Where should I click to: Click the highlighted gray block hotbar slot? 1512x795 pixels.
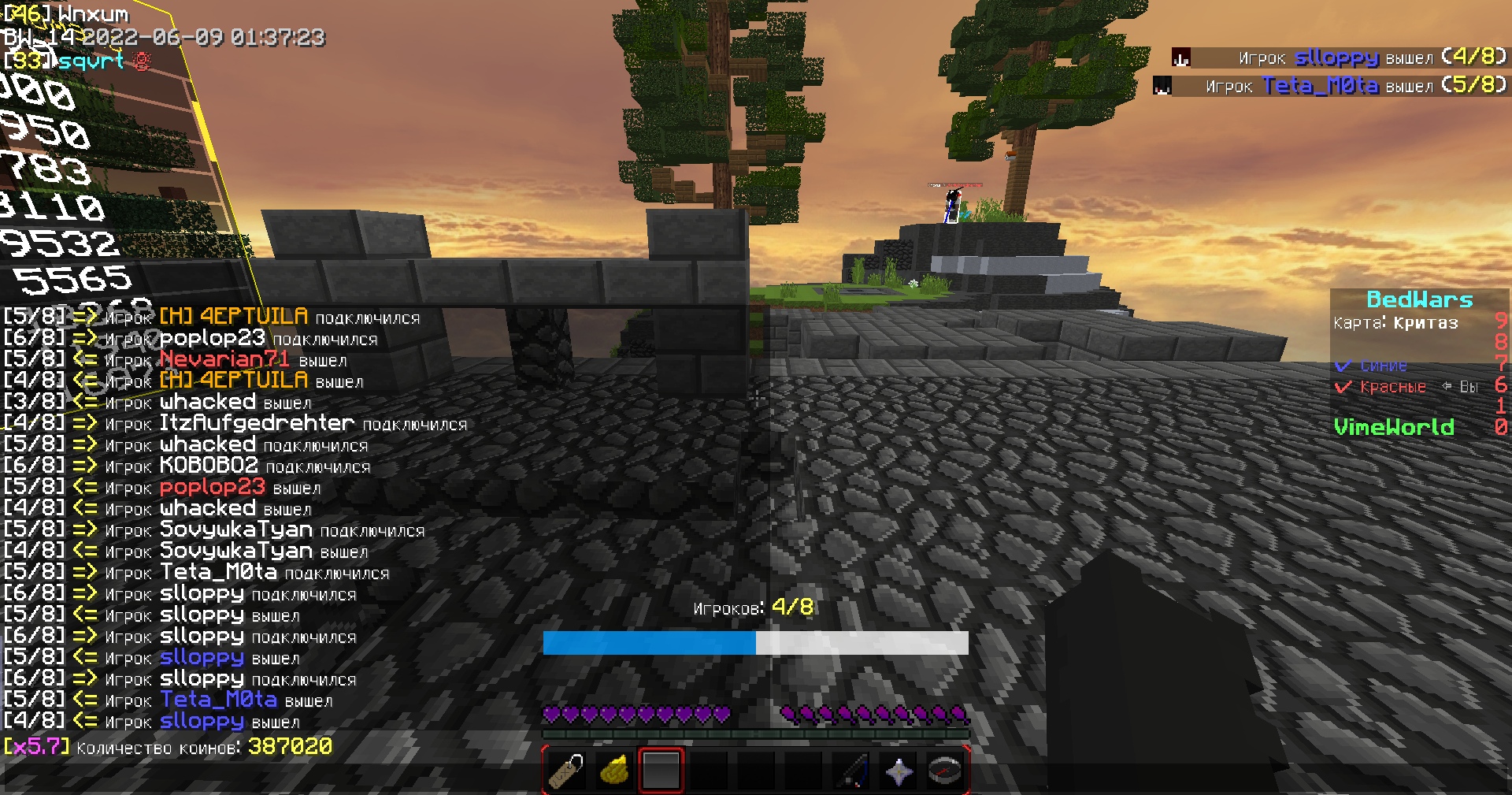click(x=661, y=771)
